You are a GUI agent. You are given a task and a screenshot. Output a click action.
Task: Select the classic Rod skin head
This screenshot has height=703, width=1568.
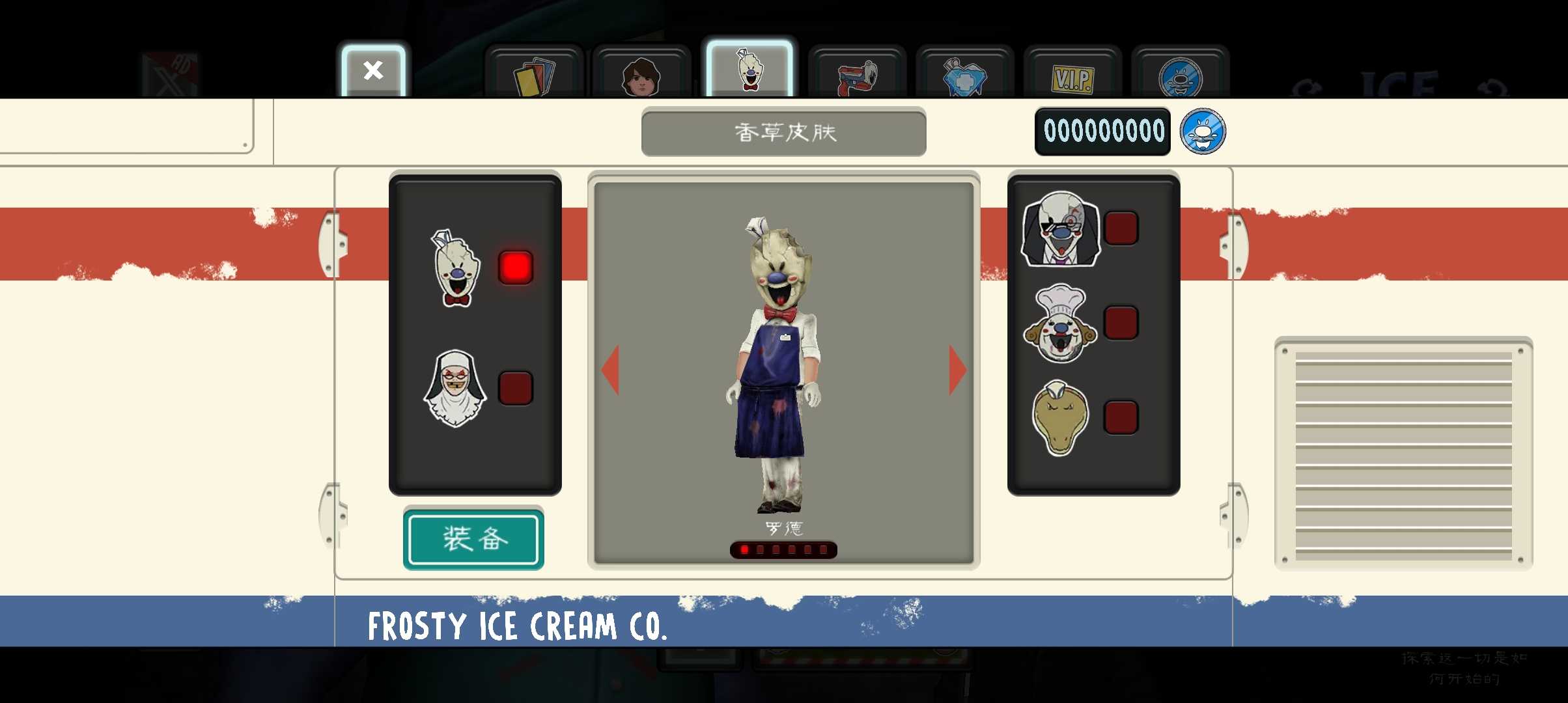456,268
